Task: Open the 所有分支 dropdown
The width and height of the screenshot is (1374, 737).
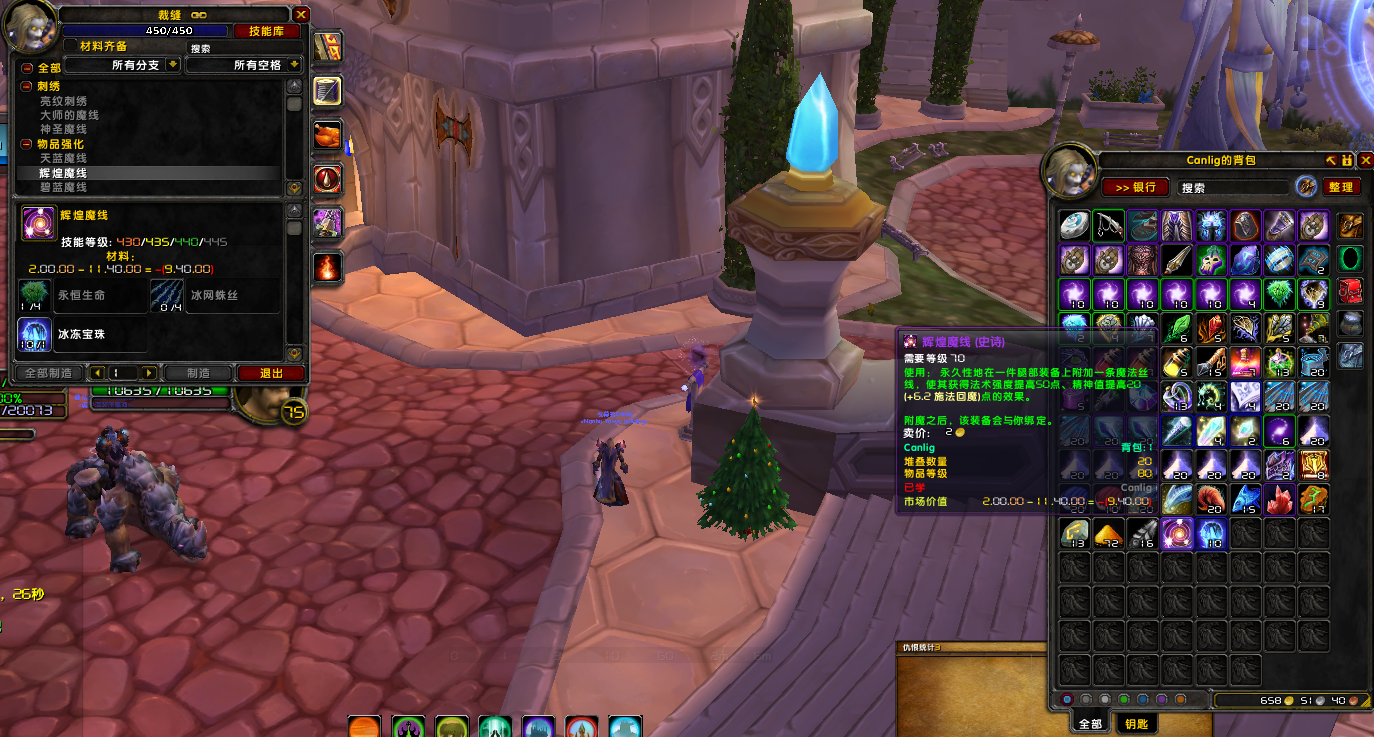Action: point(173,65)
